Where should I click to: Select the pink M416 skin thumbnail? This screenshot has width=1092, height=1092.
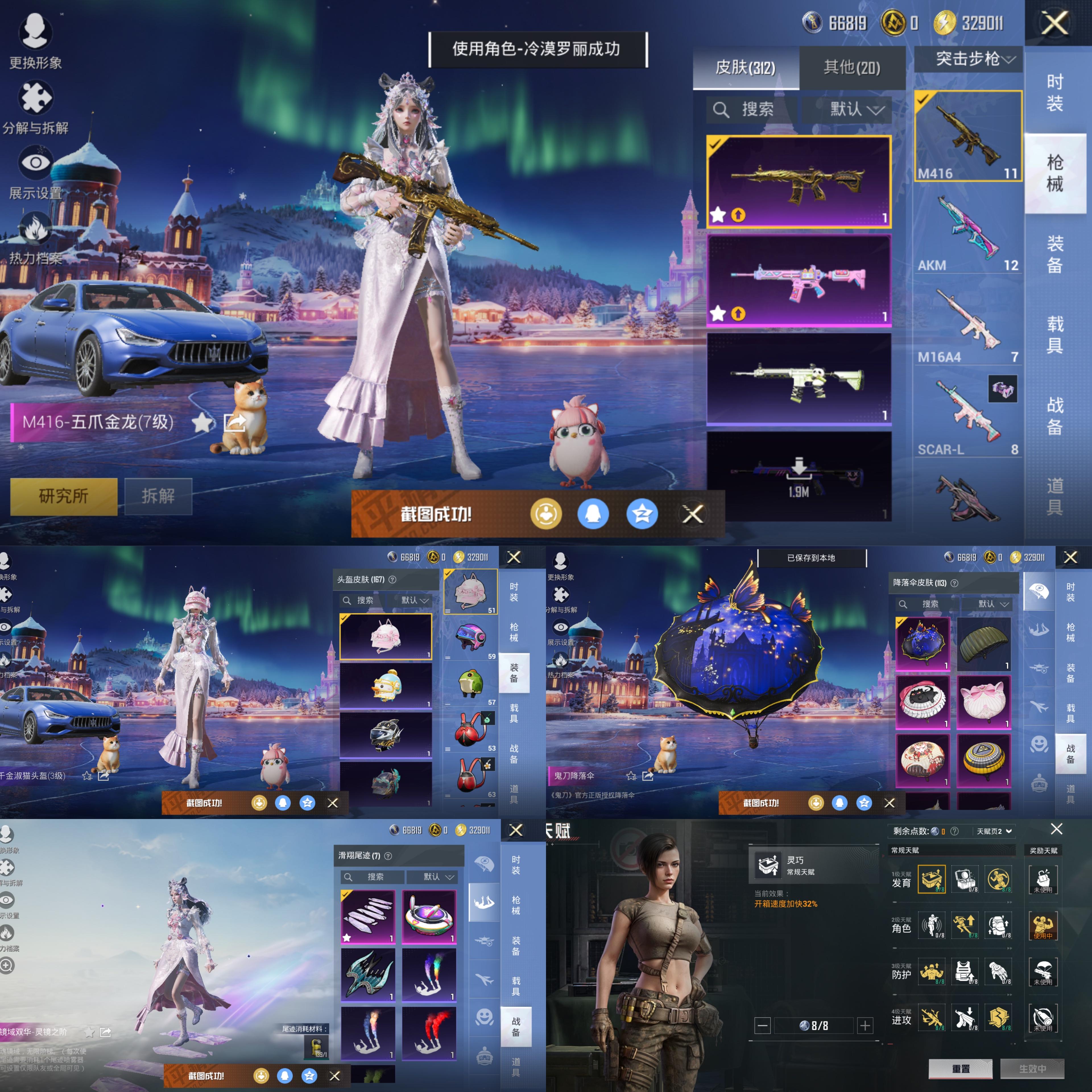click(x=799, y=280)
